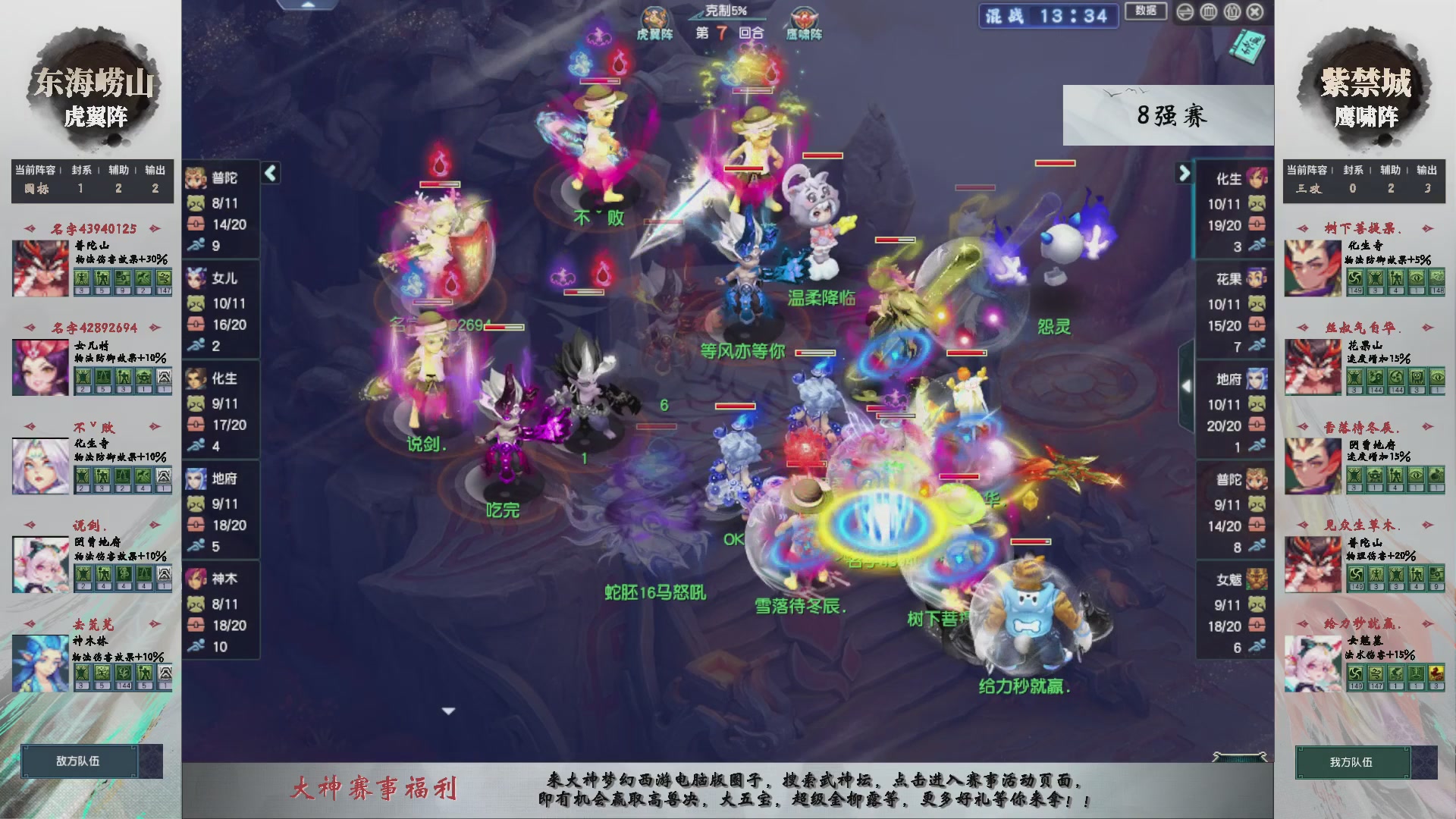Click the abacus grid icon in top toolbar
The width and height of the screenshot is (1456, 819).
(x=1208, y=12)
